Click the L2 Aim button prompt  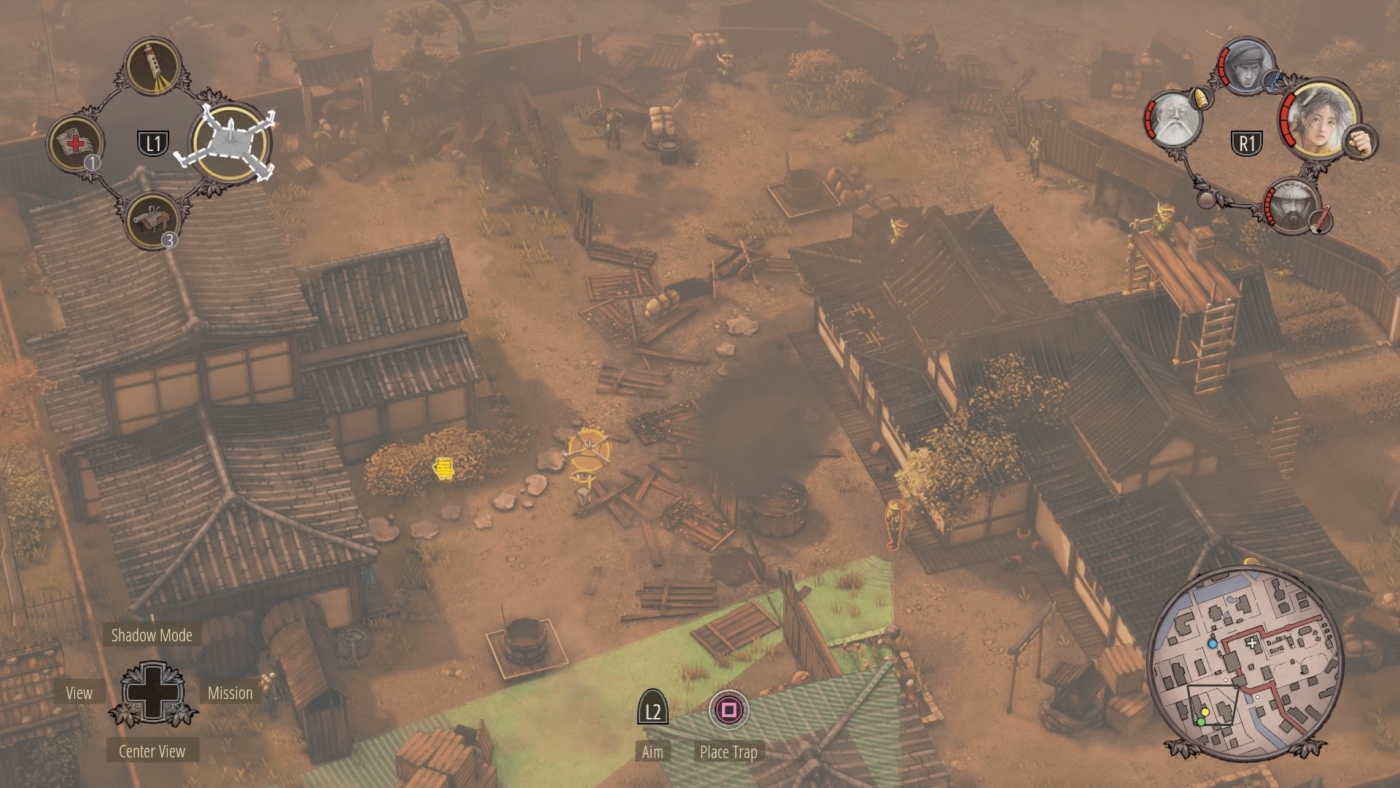tap(653, 709)
